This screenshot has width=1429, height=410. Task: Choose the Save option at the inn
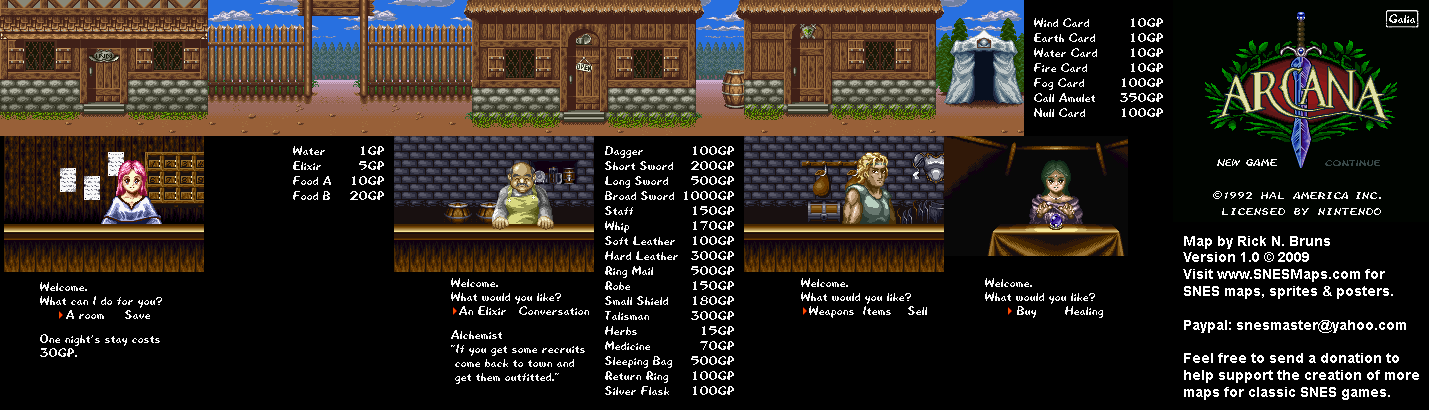138,316
